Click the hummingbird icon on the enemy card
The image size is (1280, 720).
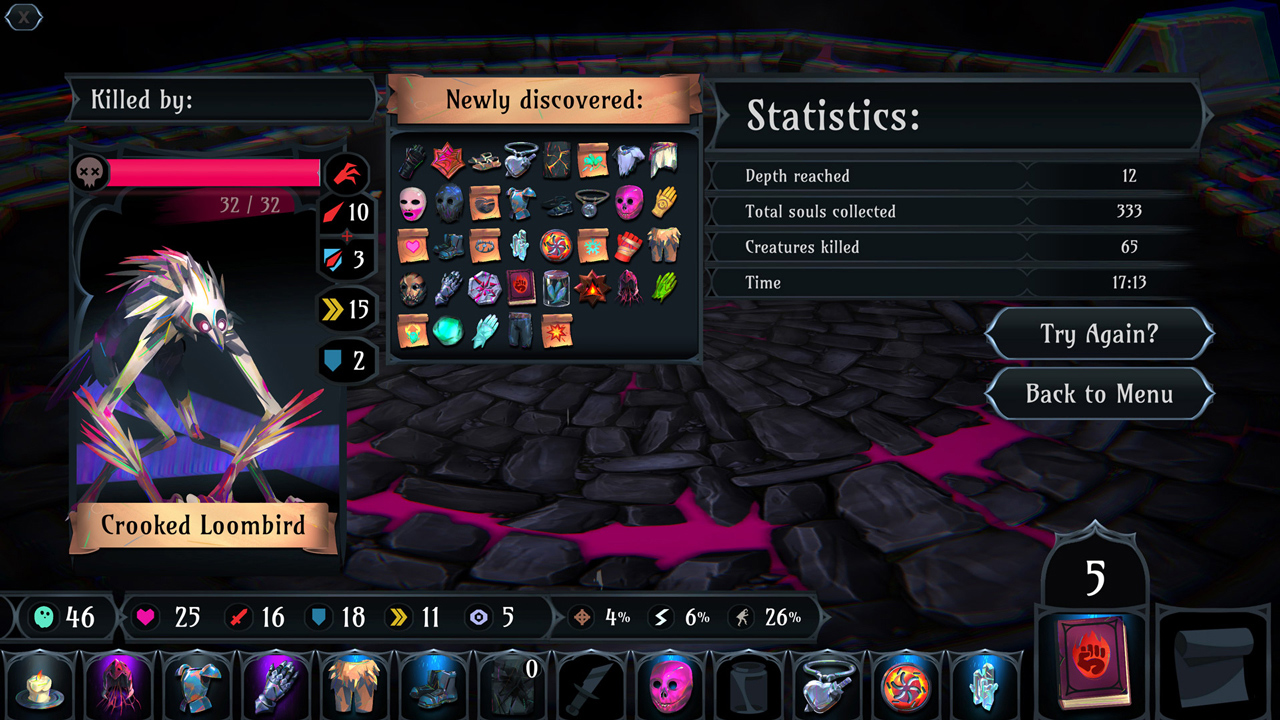click(345, 173)
